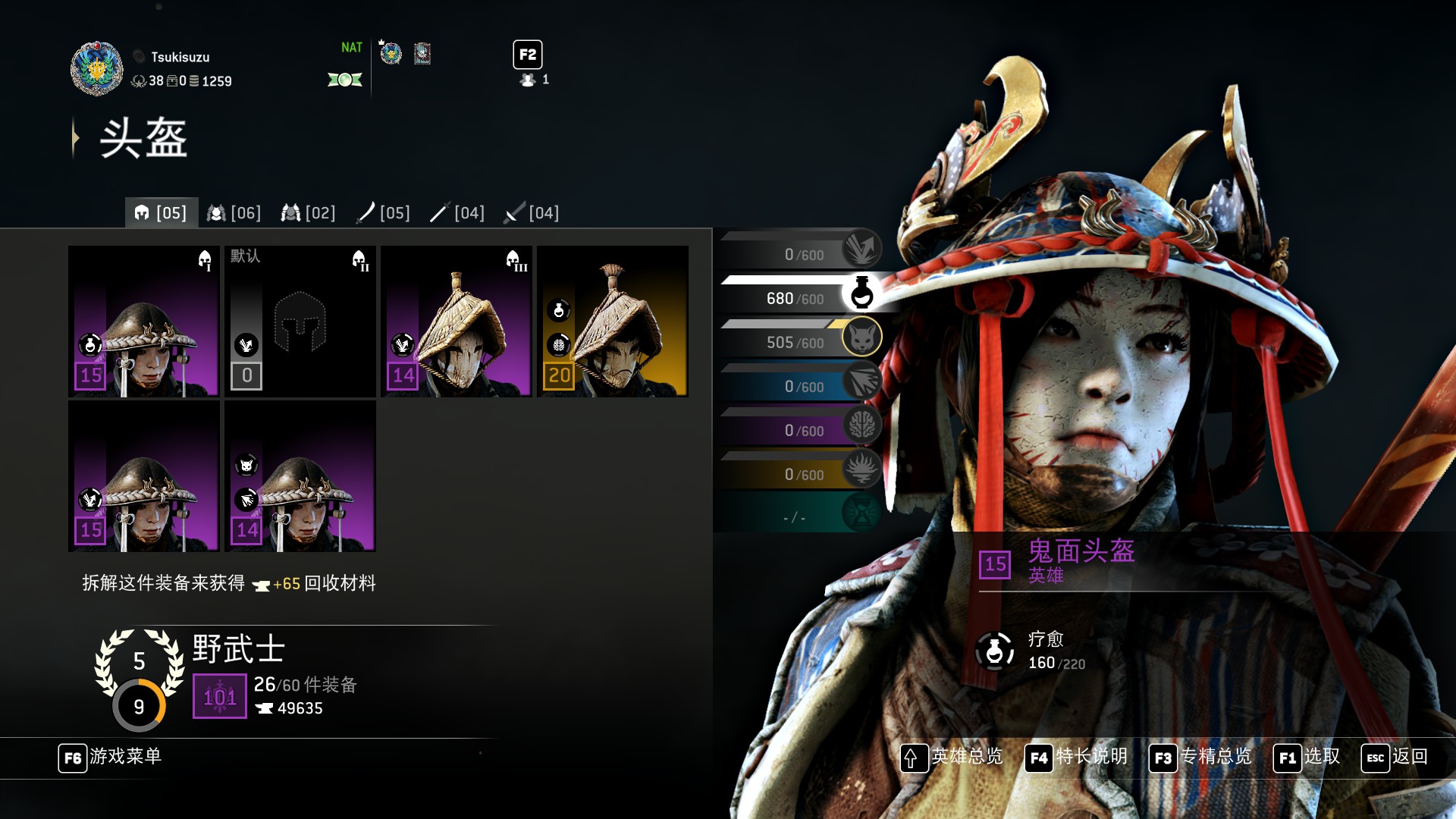Choose the default empty helmet tile
The width and height of the screenshot is (1456, 819).
pos(300,322)
